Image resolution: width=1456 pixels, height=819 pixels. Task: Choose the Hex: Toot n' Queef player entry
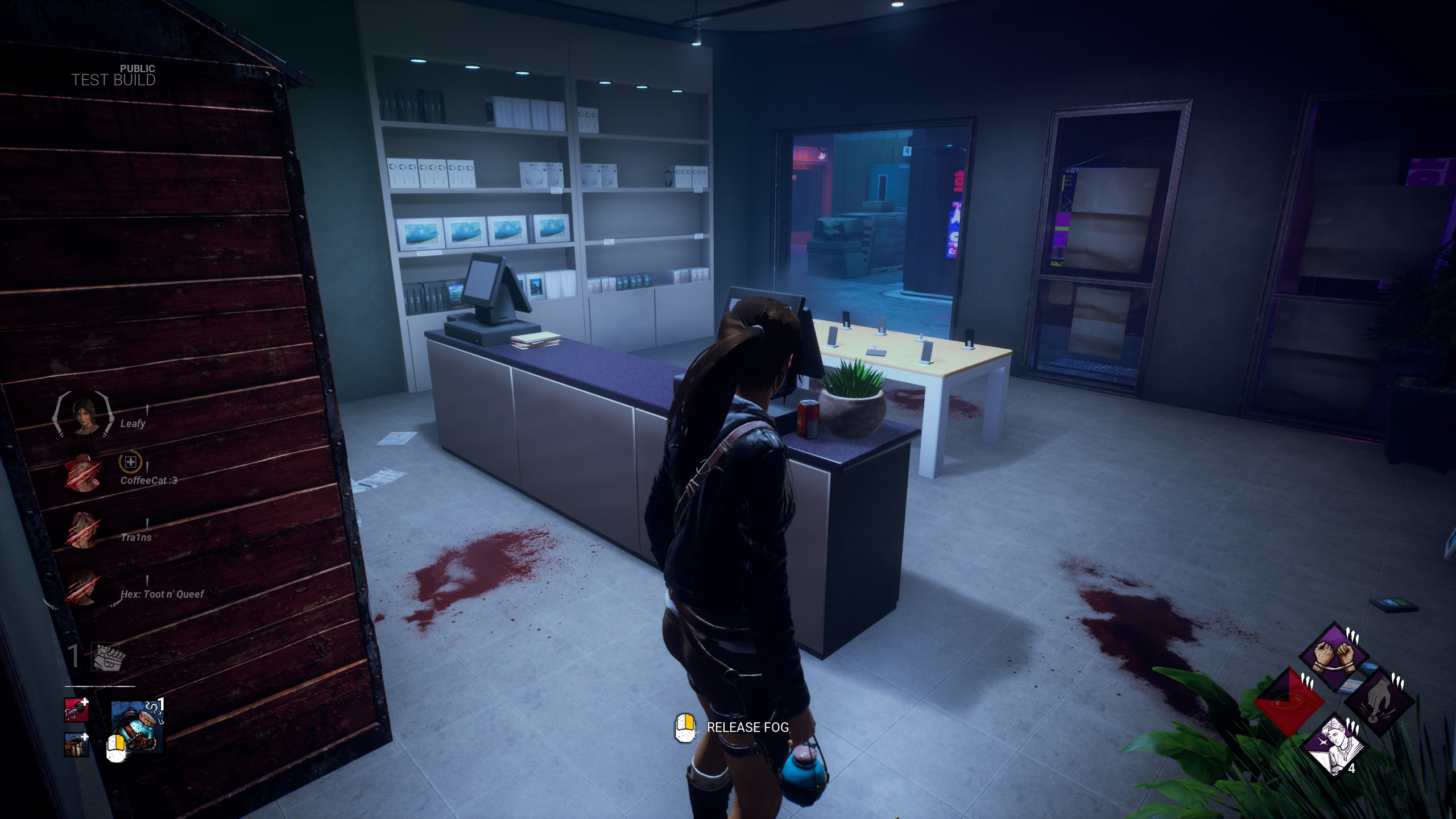pyautogui.click(x=162, y=594)
